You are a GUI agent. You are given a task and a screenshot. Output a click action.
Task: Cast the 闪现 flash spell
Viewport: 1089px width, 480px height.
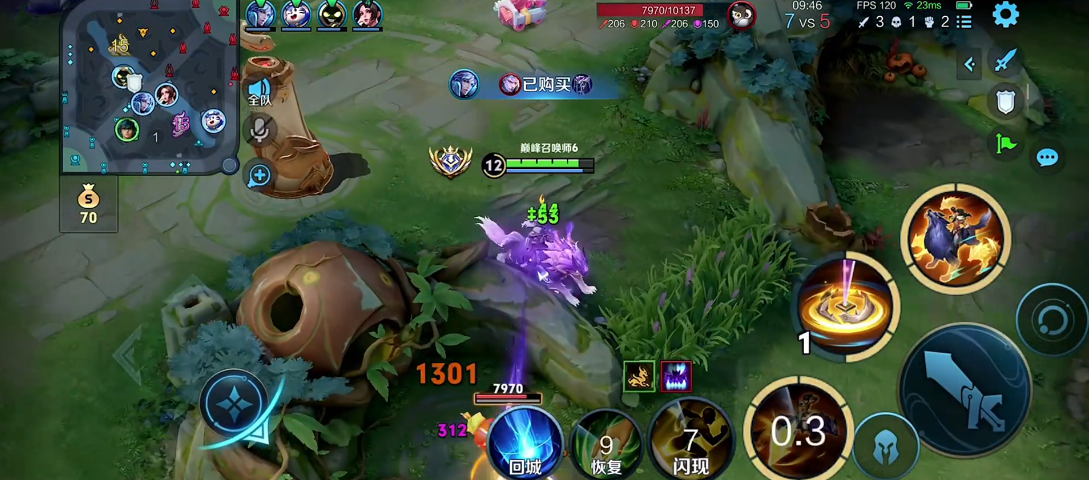pyautogui.click(x=690, y=444)
